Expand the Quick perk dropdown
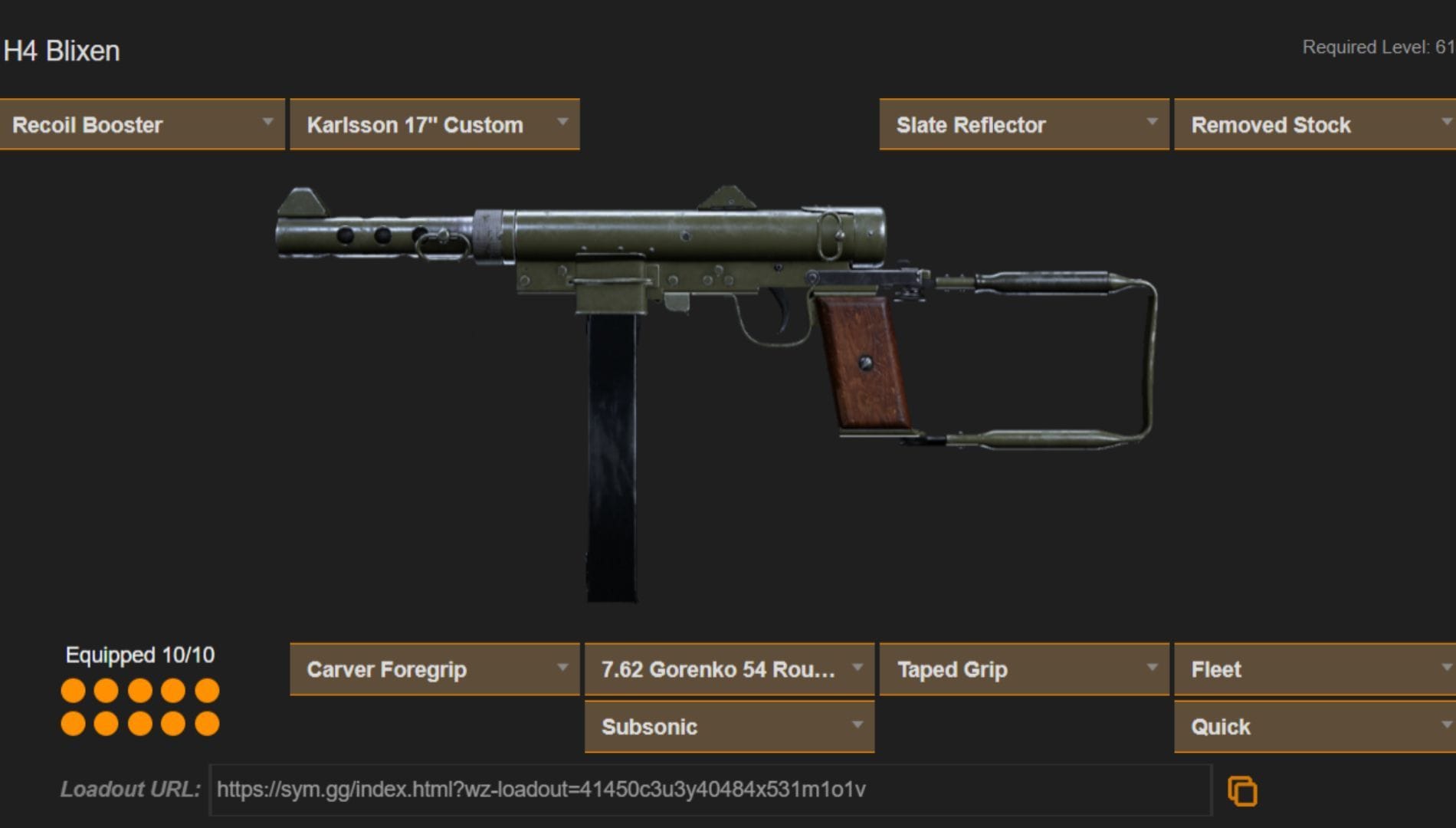 [1313, 727]
